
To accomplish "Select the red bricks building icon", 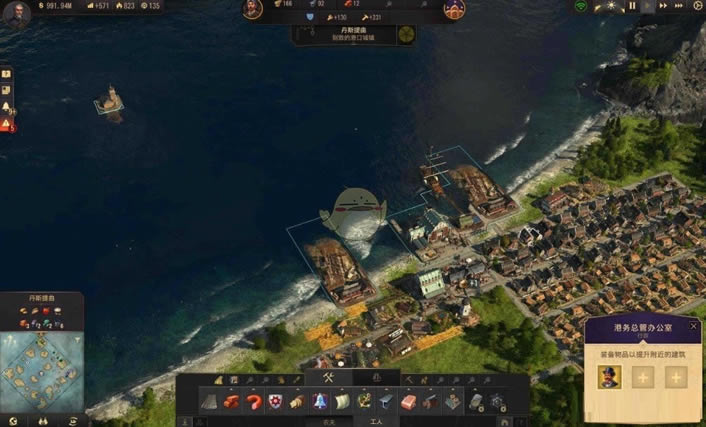I will tap(231, 401).
